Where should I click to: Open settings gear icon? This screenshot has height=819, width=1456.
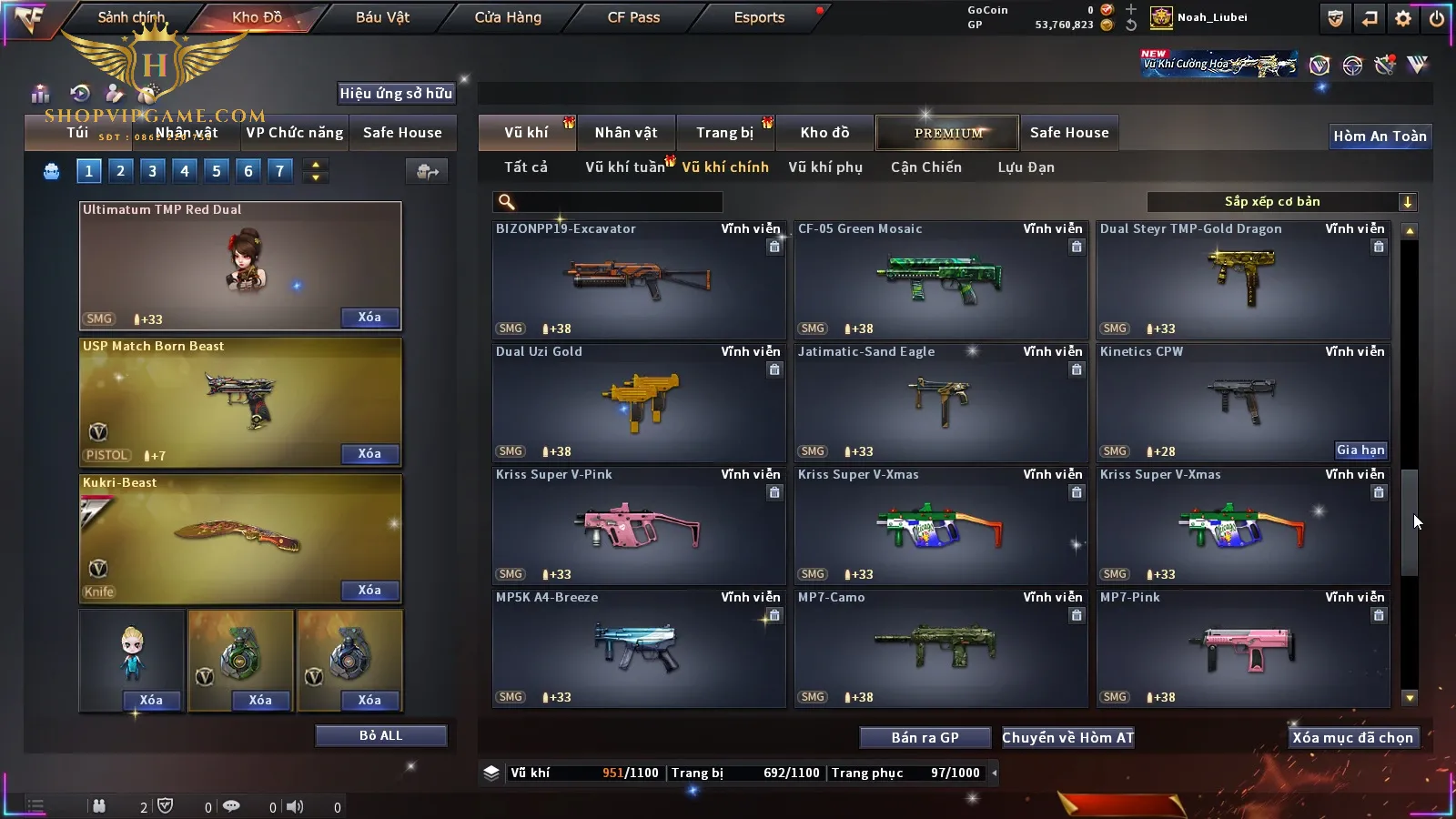pos(1403,18)
